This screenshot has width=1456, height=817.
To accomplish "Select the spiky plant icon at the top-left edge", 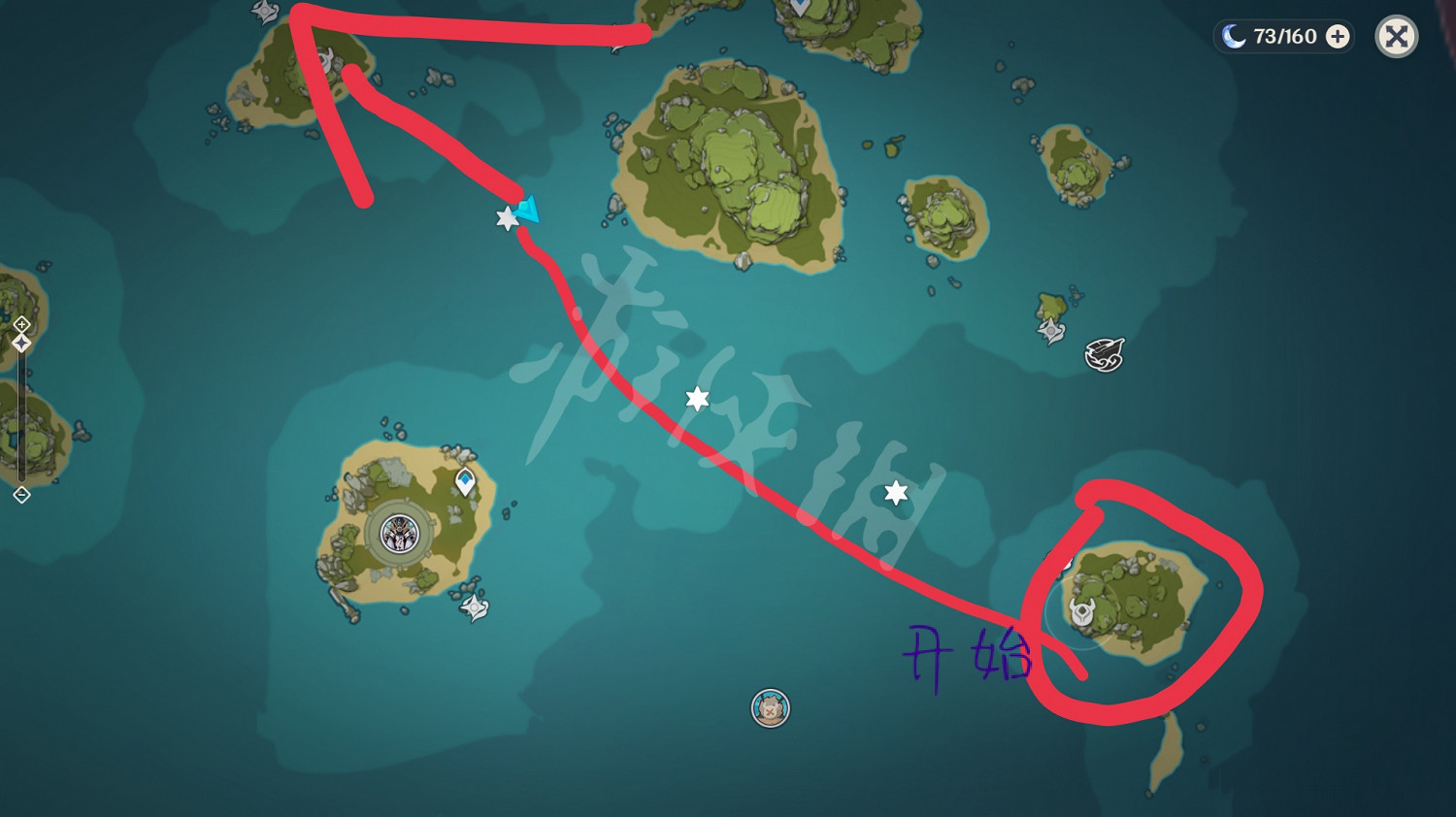I will [263, 13].
